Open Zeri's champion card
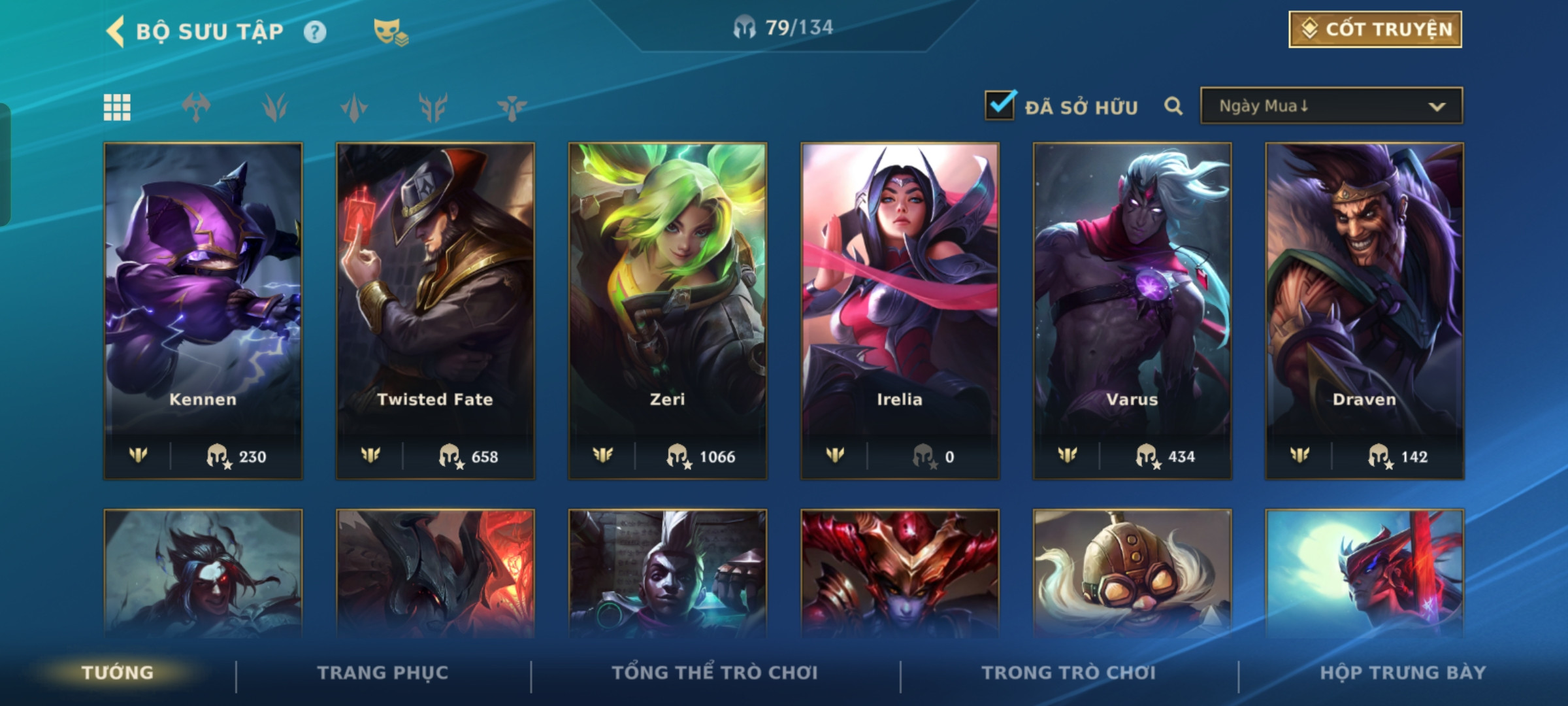This screenshot has width=1568, height=706. point(668,311)
